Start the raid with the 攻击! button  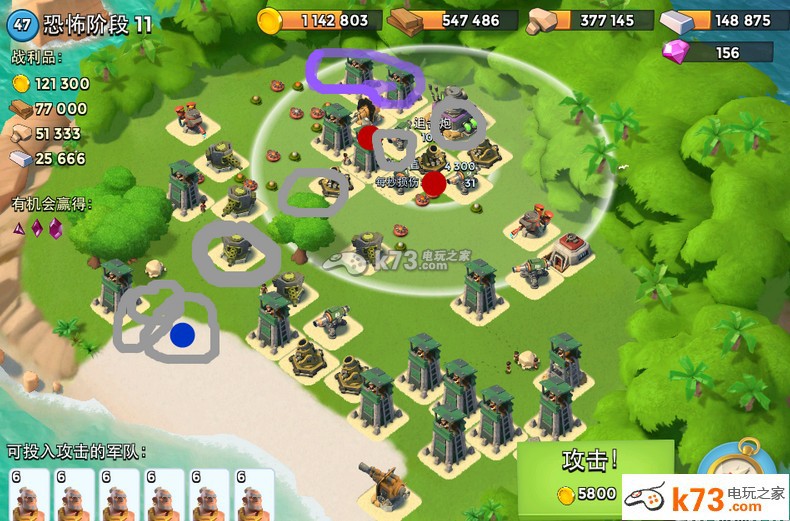click(x=589, y=471)
